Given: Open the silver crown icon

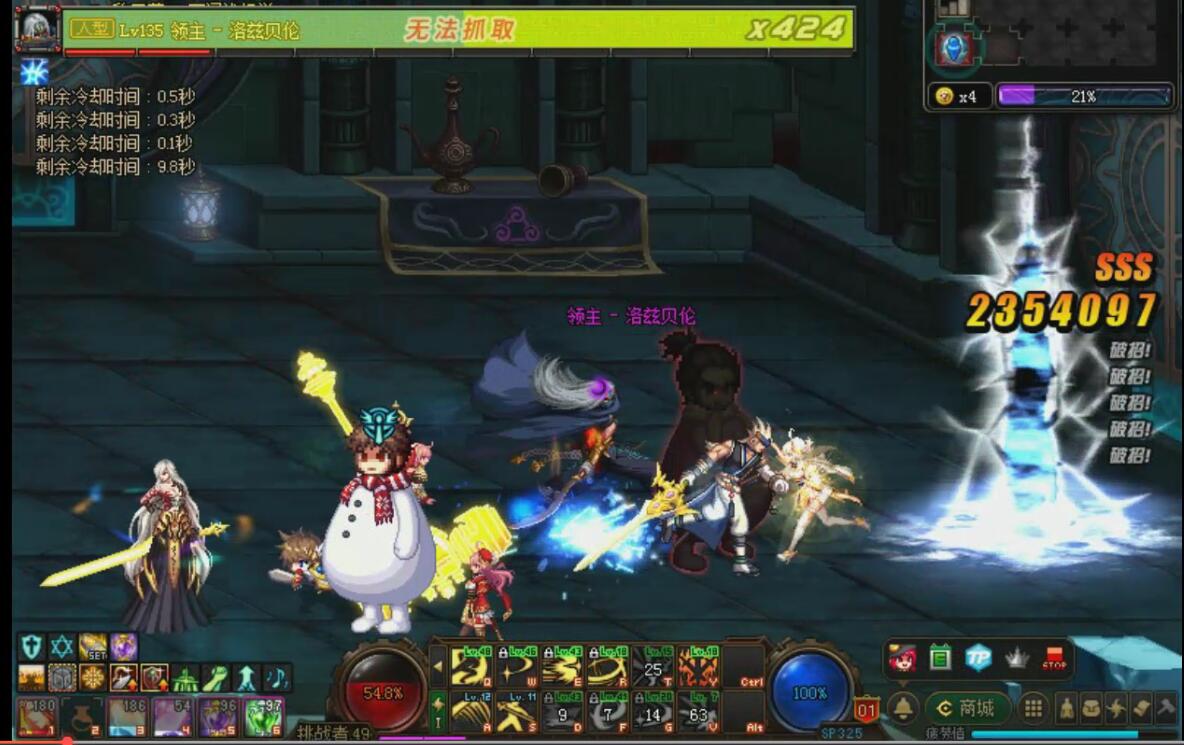Looking at the screenshot, I should (1017, 657).
